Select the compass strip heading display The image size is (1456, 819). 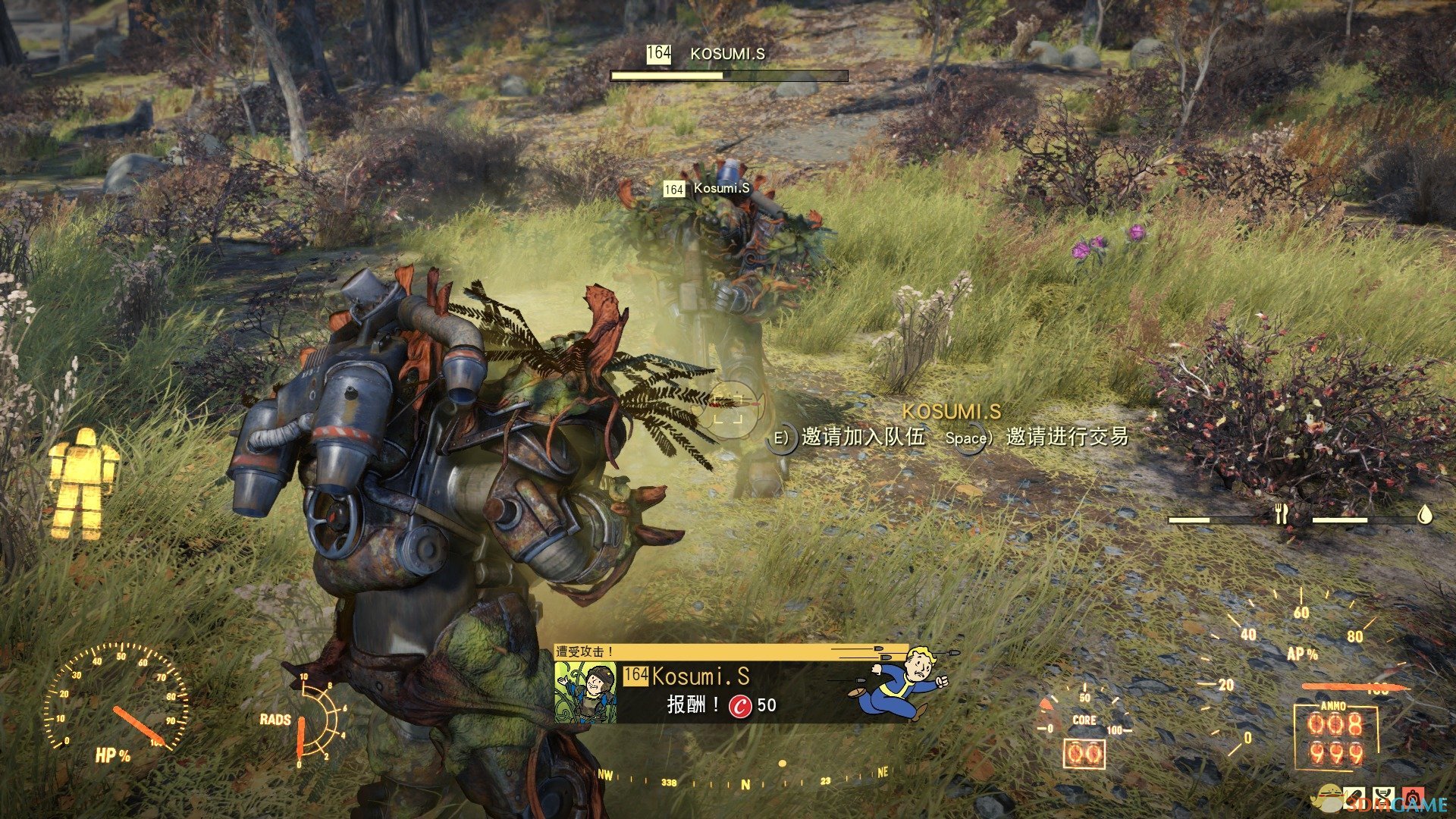click(743, 781)
